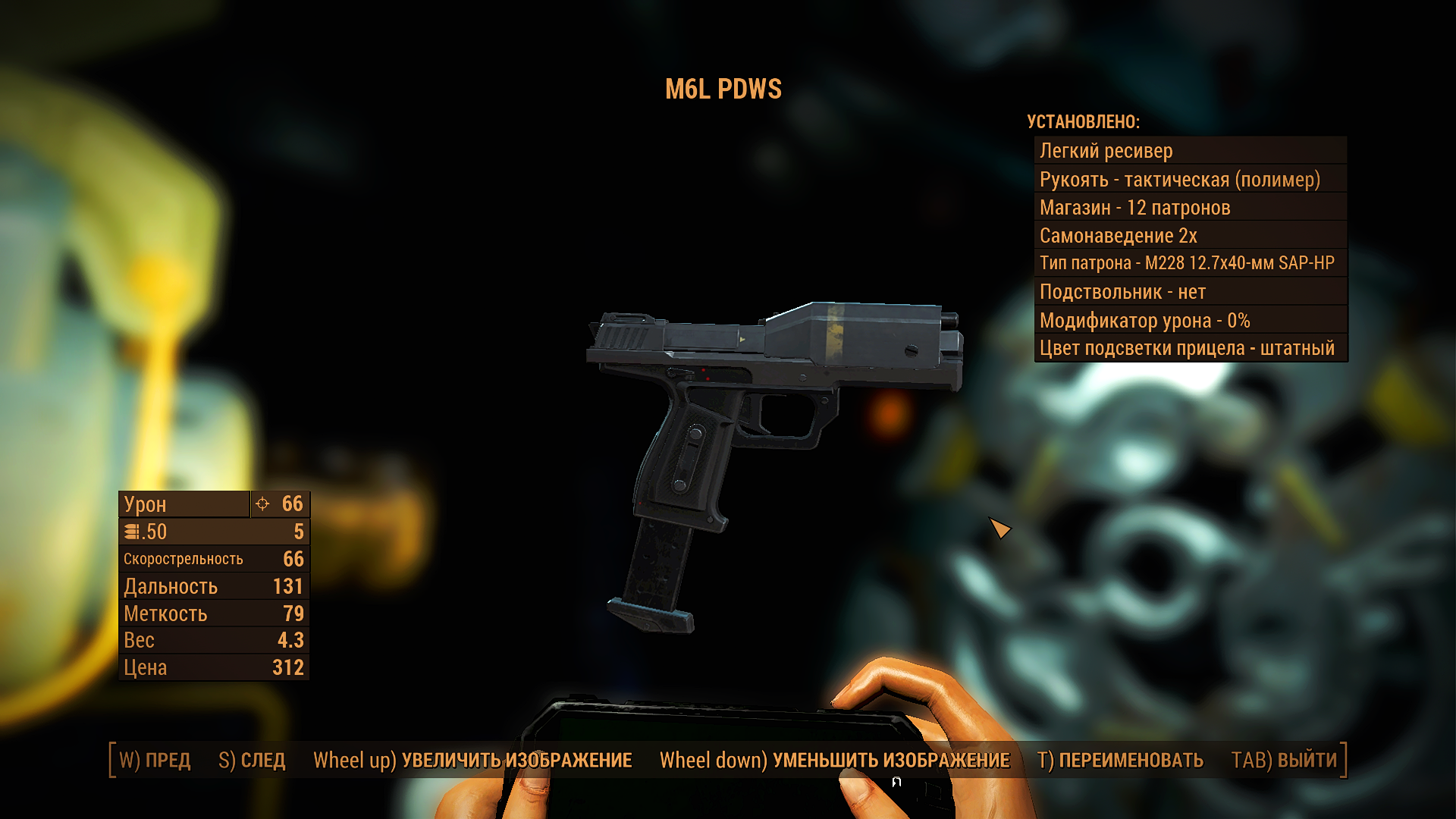The image size is (1456, 819).
Task: Show the next item with СЛЕД
Action: point(252,761)
